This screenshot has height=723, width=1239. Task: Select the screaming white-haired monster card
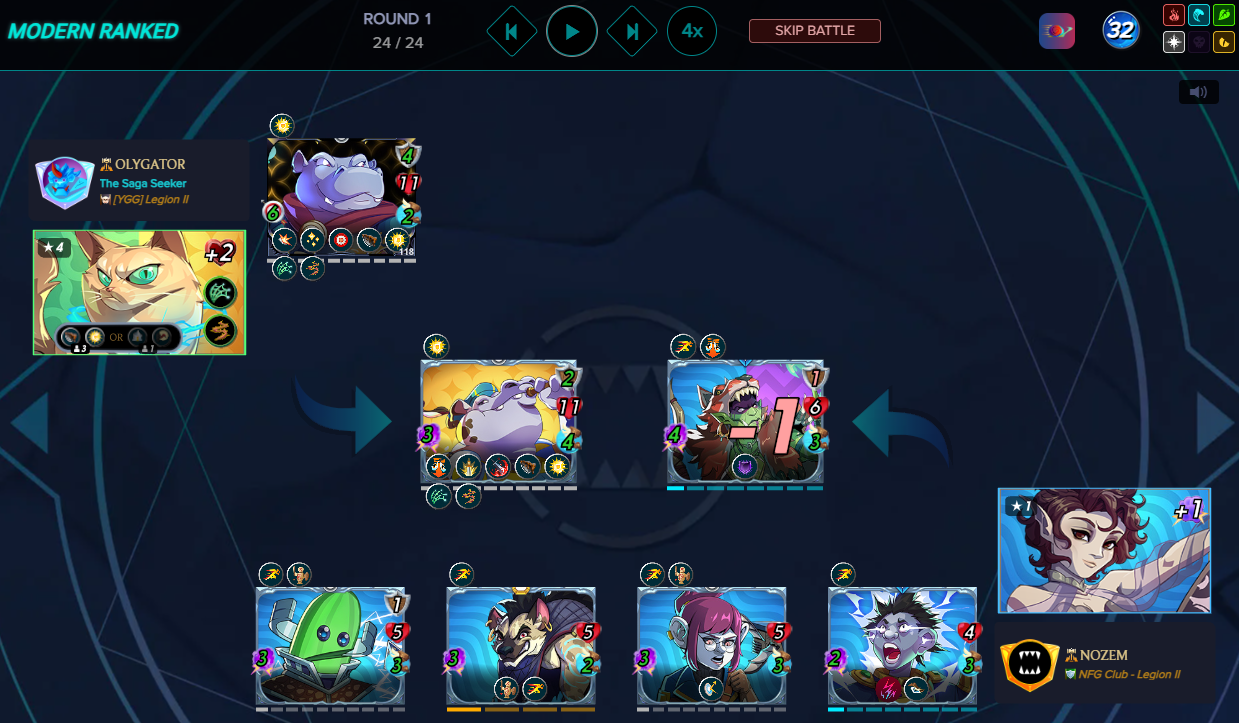(901, 645)
